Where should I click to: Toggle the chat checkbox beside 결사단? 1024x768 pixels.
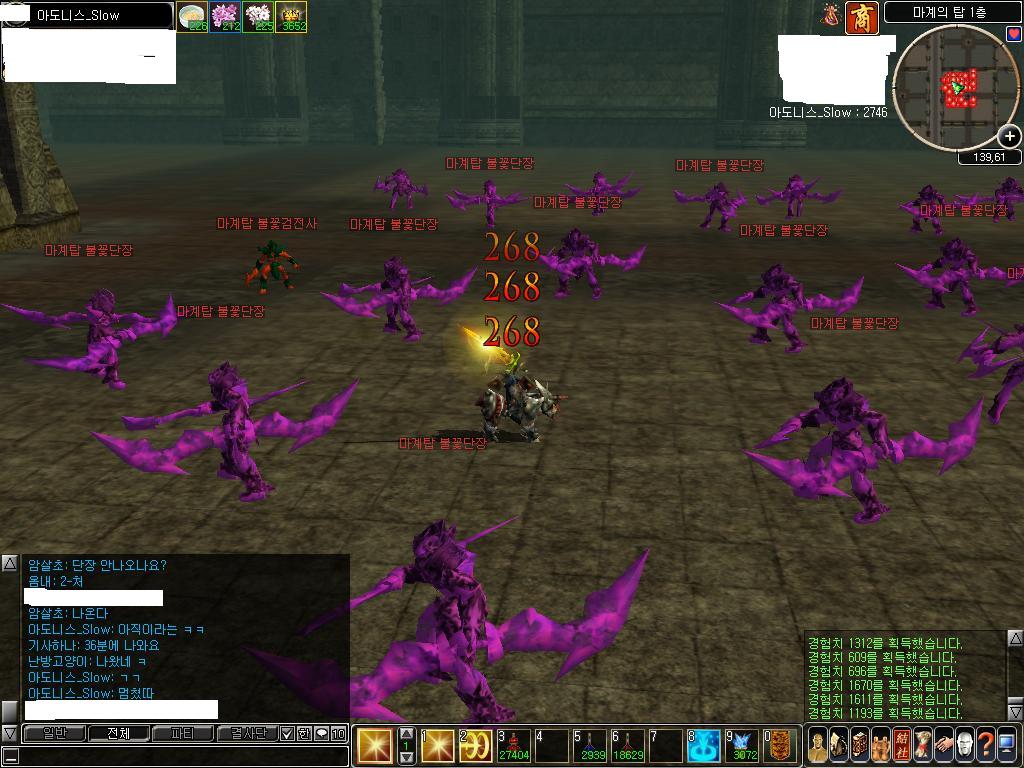(x=288, y=733)
